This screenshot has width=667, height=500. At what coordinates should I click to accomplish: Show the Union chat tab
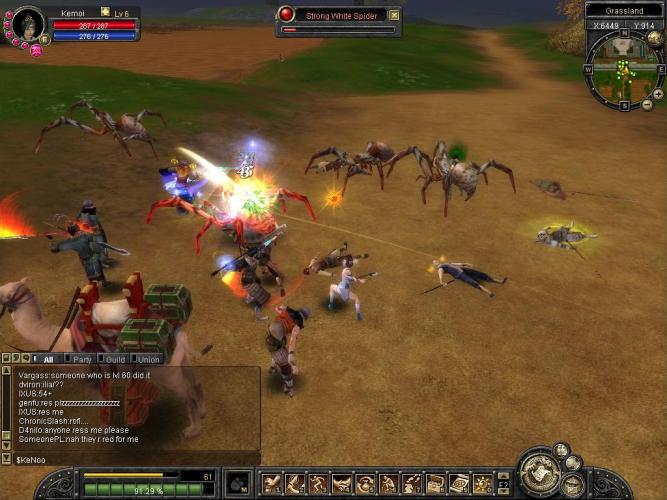pyautogui.click(x=148, y=359)
